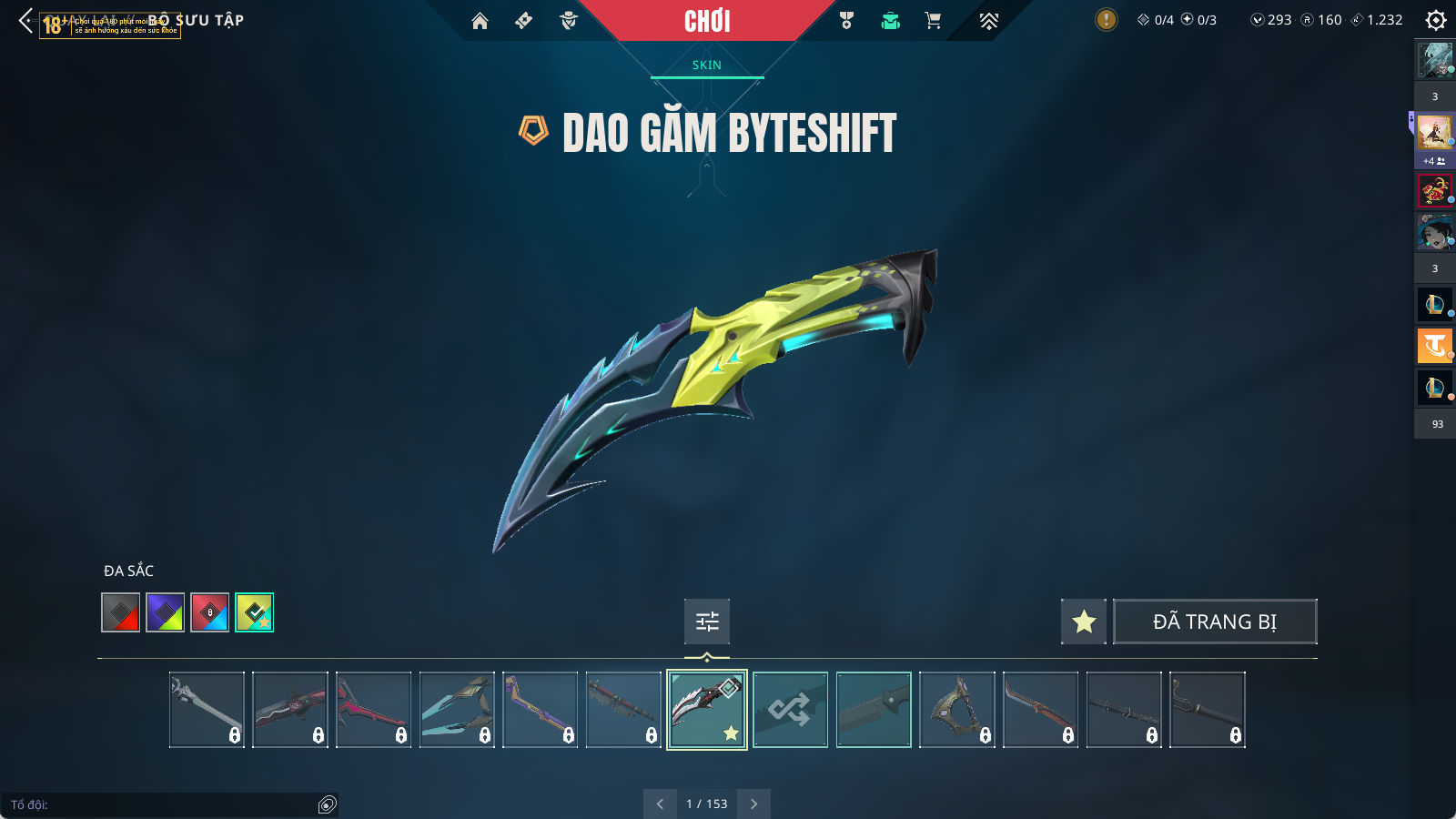Open the yellow exclamation alert icon
1456x819 pixels.
coord(1106,20)
